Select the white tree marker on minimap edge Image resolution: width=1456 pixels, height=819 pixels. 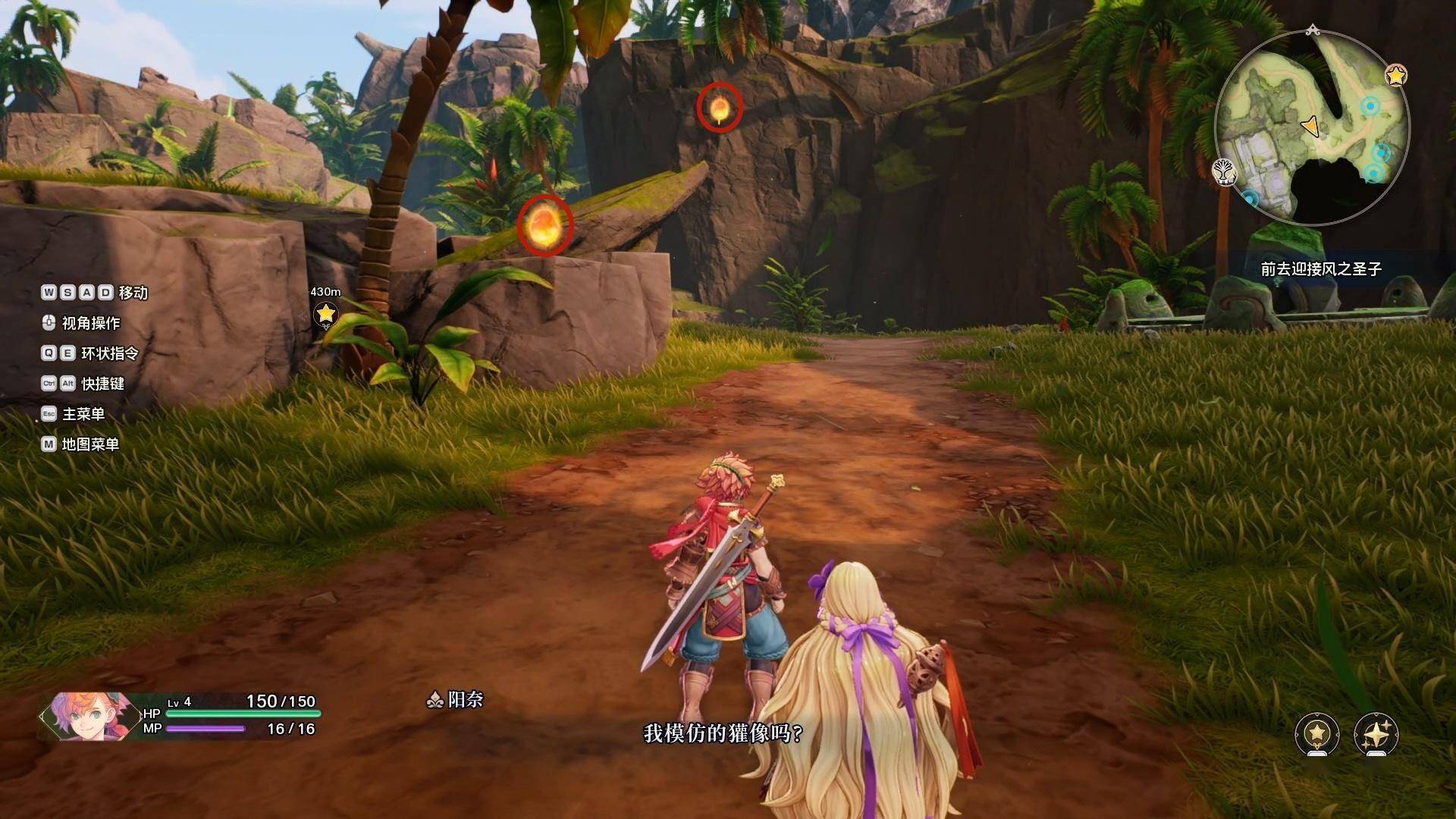click(1223, 171)
